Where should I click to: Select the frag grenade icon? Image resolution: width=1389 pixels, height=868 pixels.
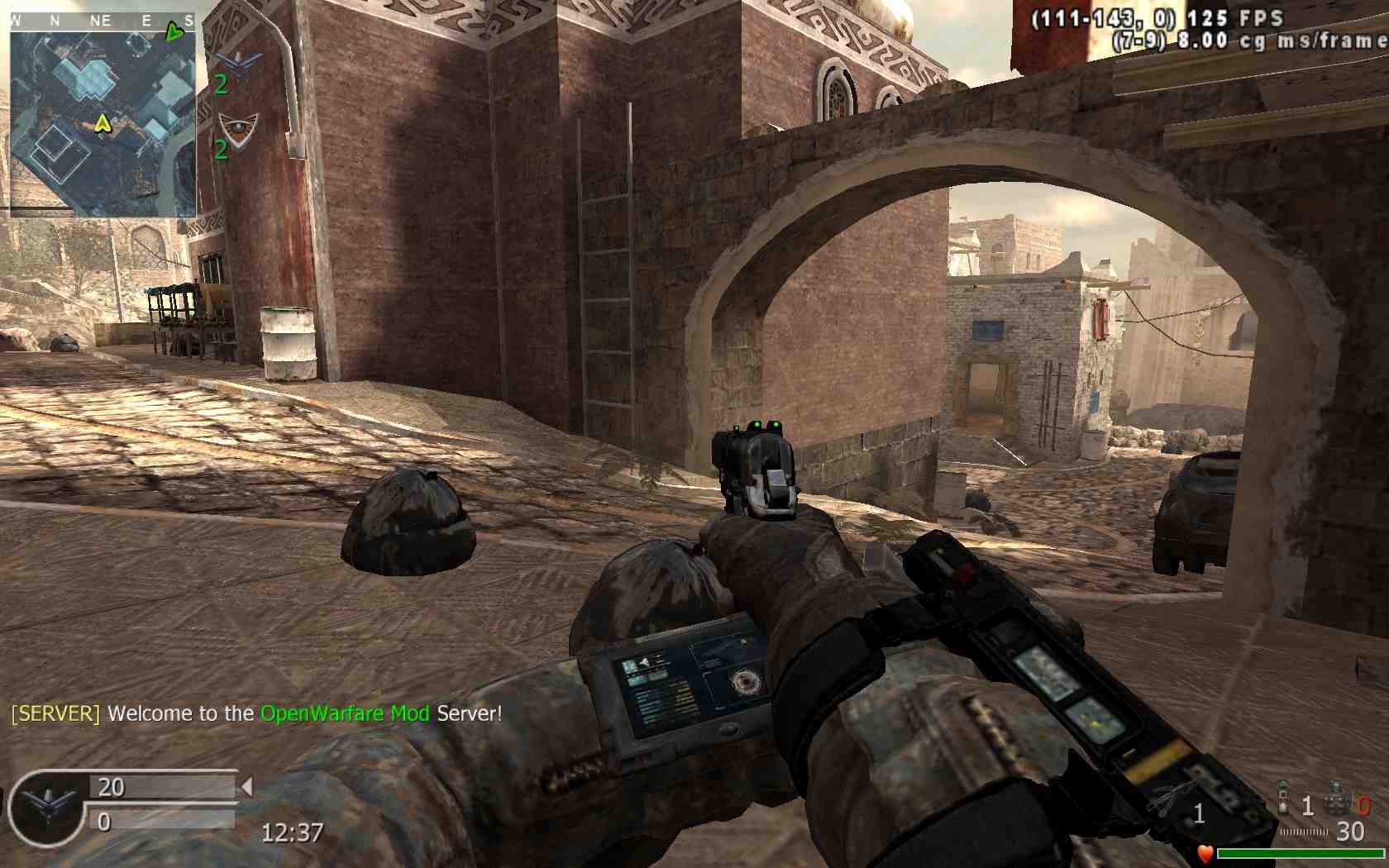coord(1336,799)
